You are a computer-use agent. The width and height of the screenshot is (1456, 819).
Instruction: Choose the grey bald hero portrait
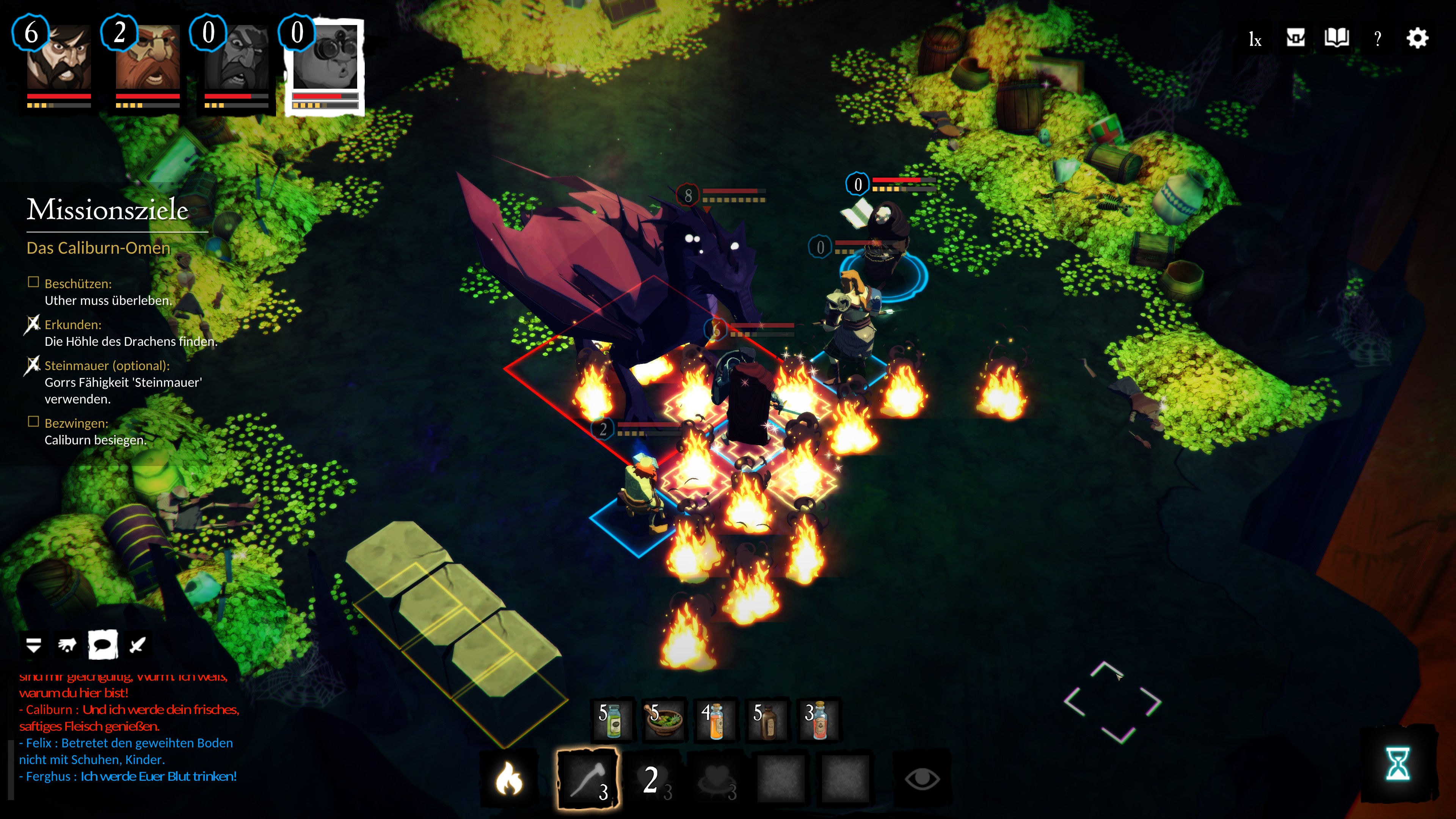(x=236, y=57)
